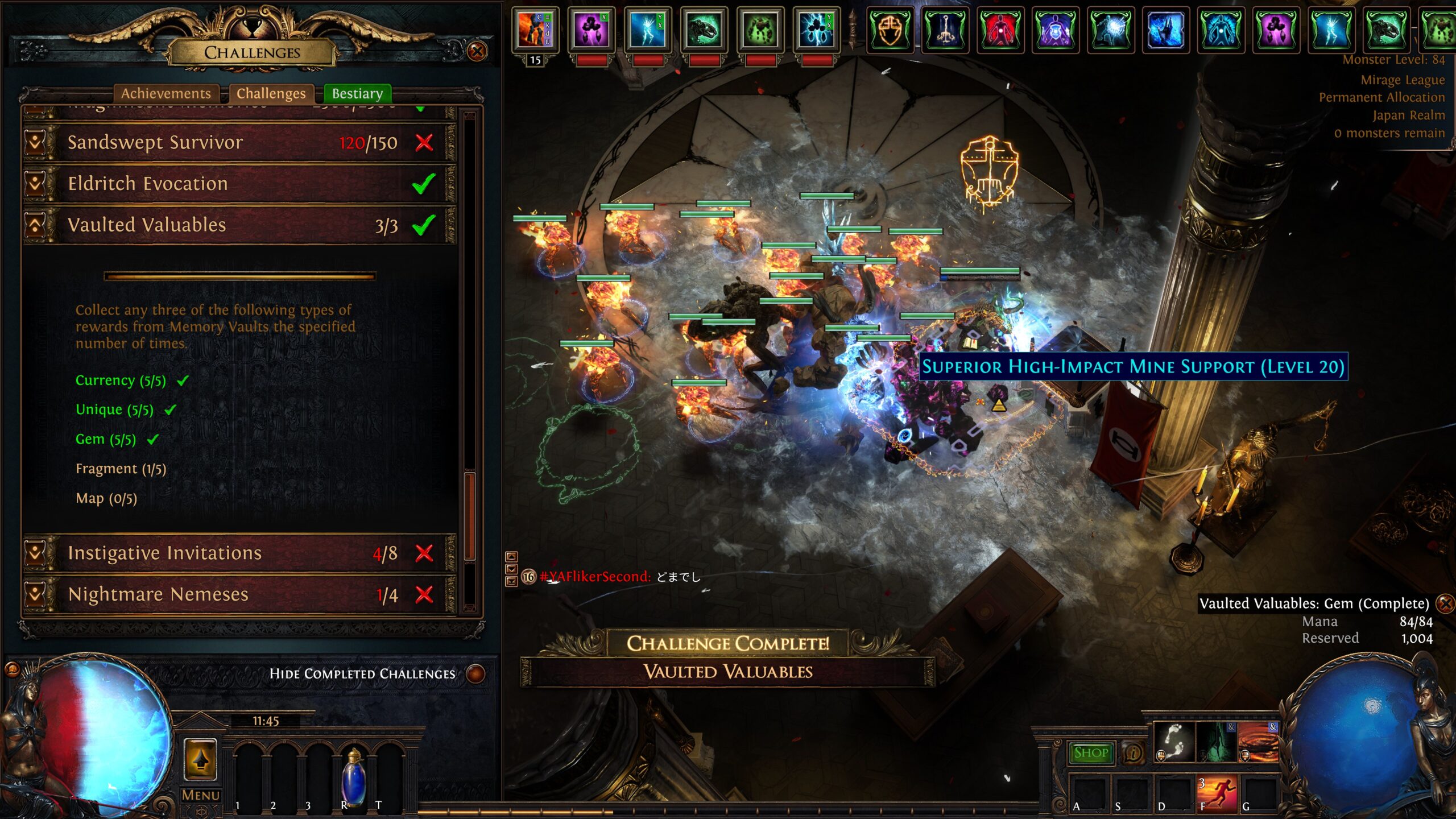Pick up Superior High-Impact Mine Support label
This screenshot has width=1456, height=819.
(1133, 367)
